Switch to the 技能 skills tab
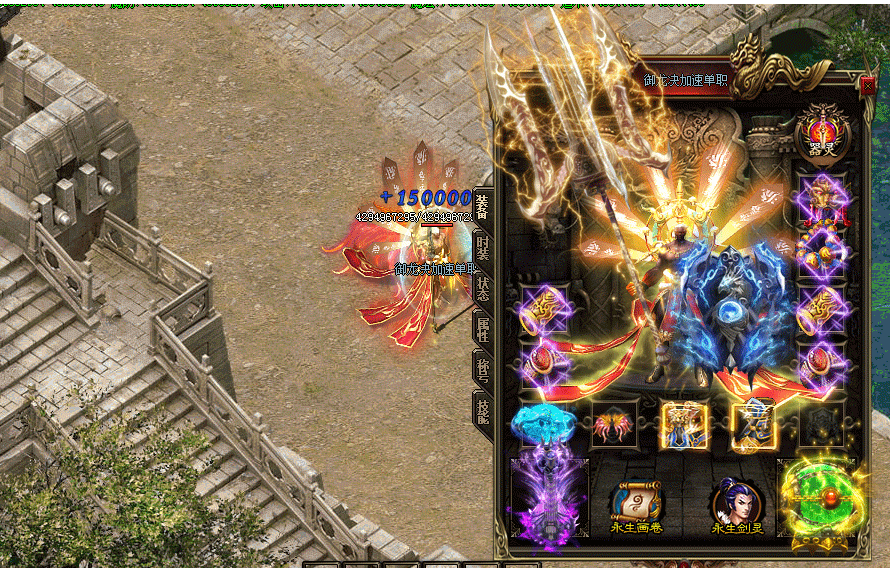The image size is (890, 568). tap(482, 410)
